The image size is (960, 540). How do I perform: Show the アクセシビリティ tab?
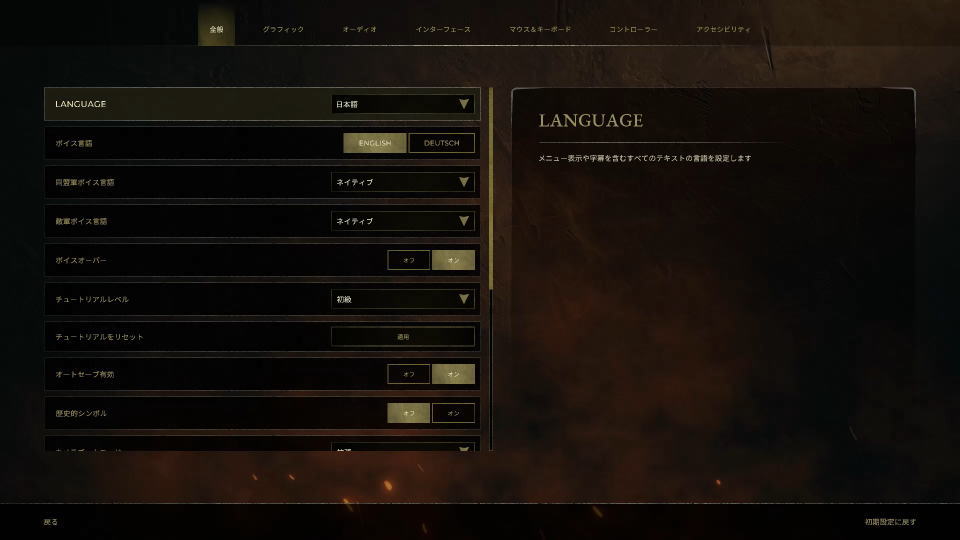(x=723, y=30)
